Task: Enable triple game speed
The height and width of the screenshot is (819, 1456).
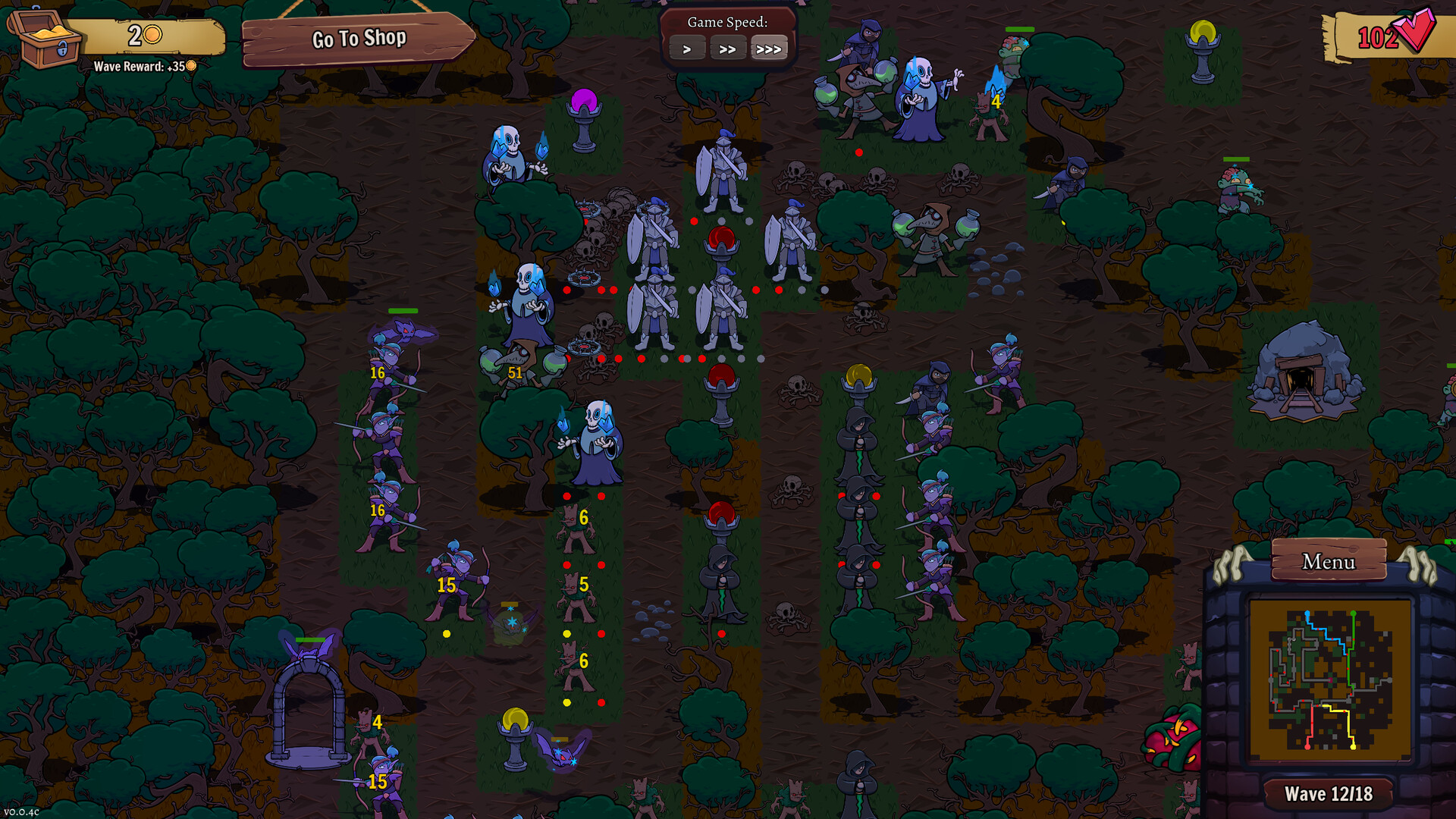Action: (x=770, y=49)
